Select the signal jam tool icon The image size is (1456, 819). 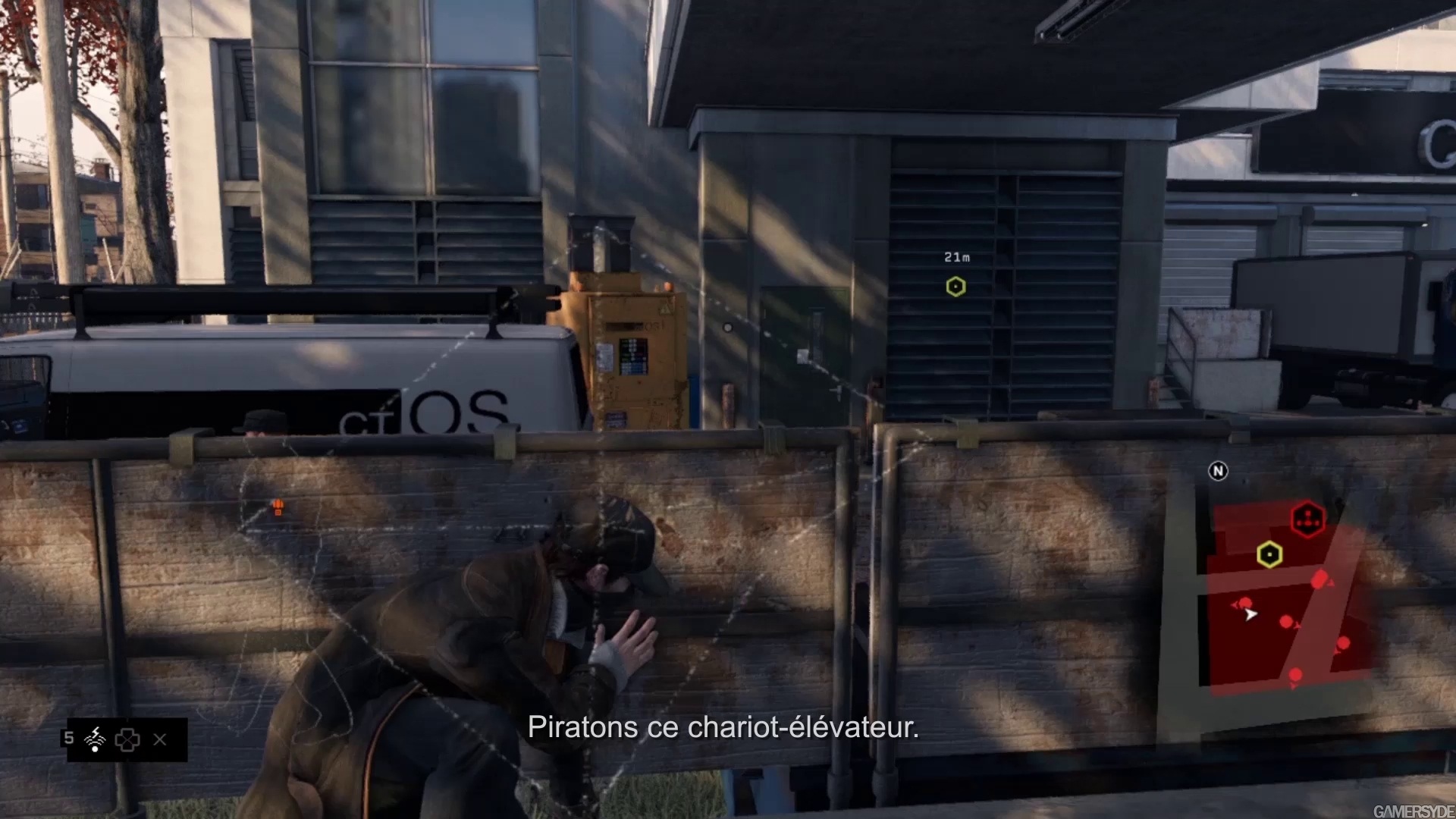[96, 739]
